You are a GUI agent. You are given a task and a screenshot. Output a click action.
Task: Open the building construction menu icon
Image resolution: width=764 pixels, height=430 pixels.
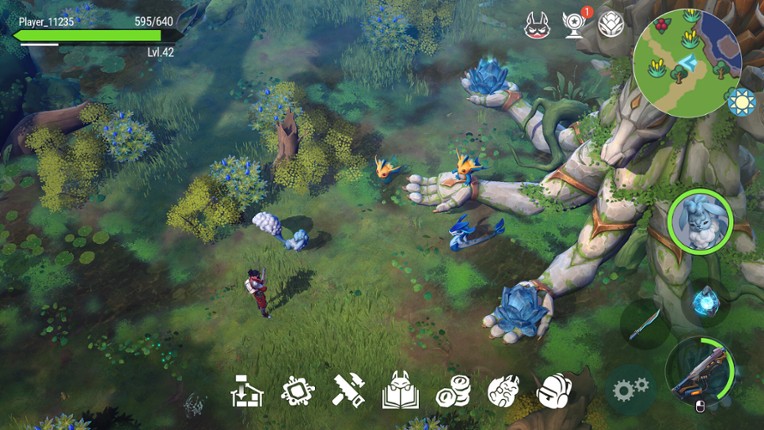[x=246, y=390]
